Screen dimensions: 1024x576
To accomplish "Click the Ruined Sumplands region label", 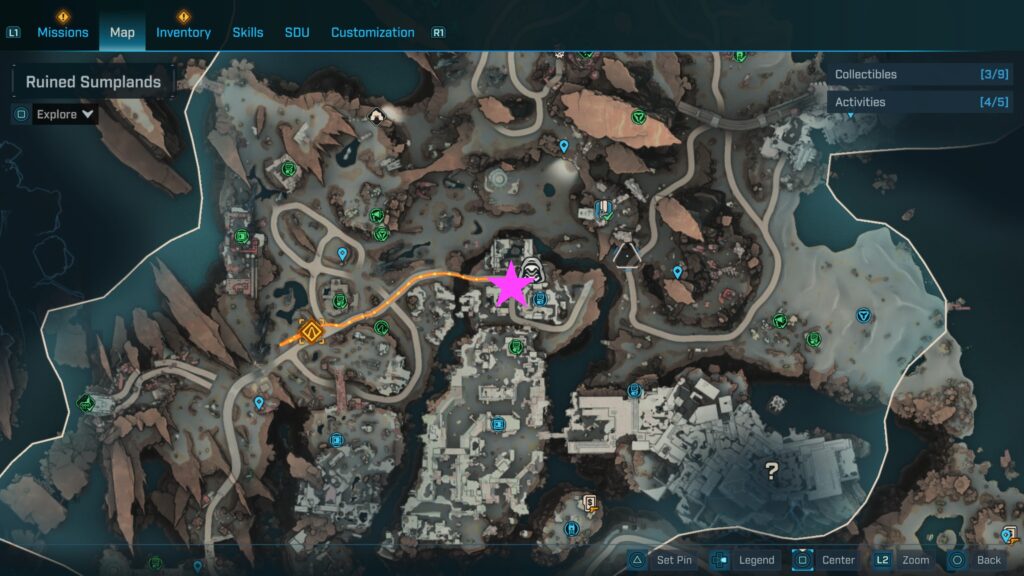I will [93, 82].
